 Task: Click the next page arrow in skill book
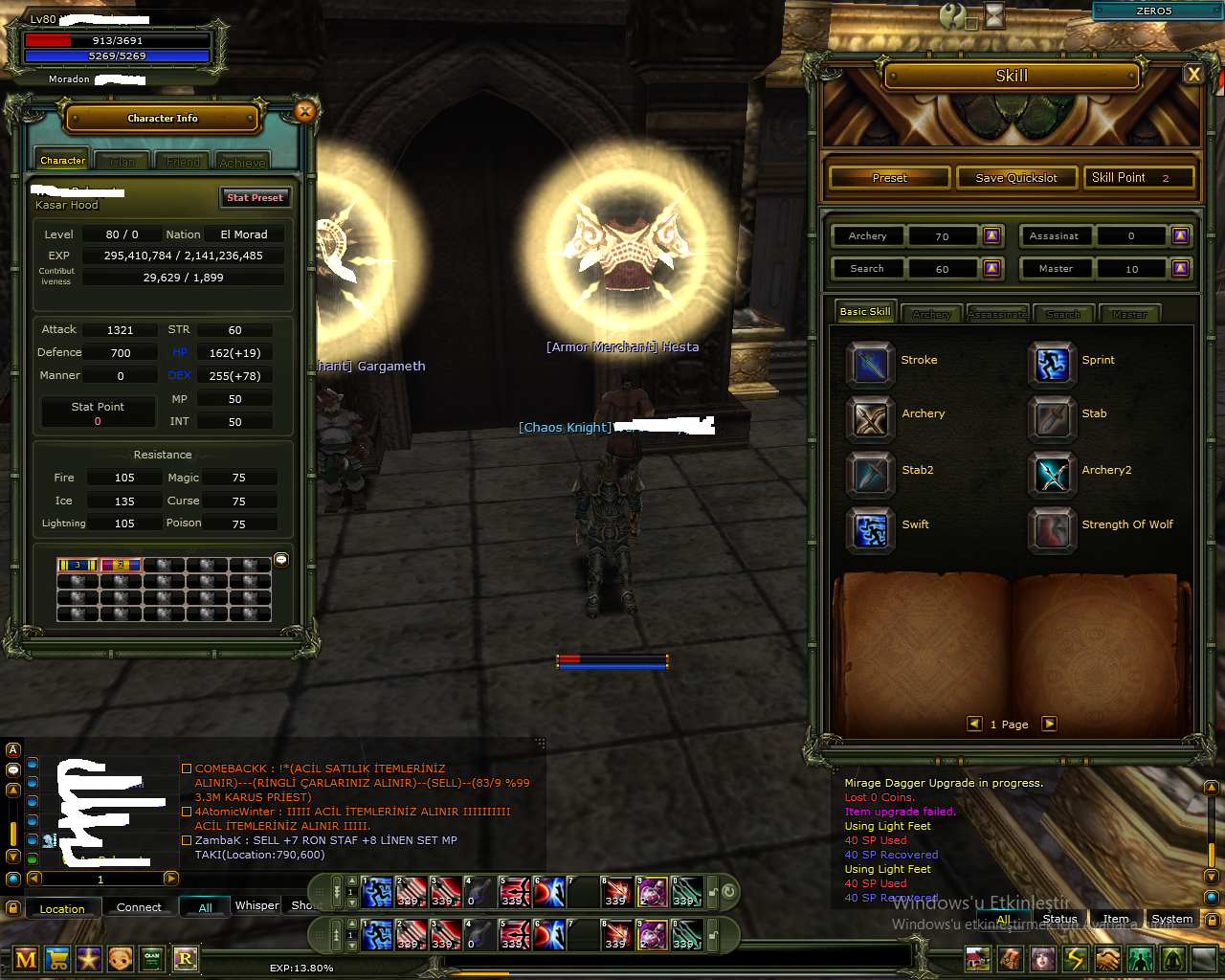click(x=1049, y=724)
